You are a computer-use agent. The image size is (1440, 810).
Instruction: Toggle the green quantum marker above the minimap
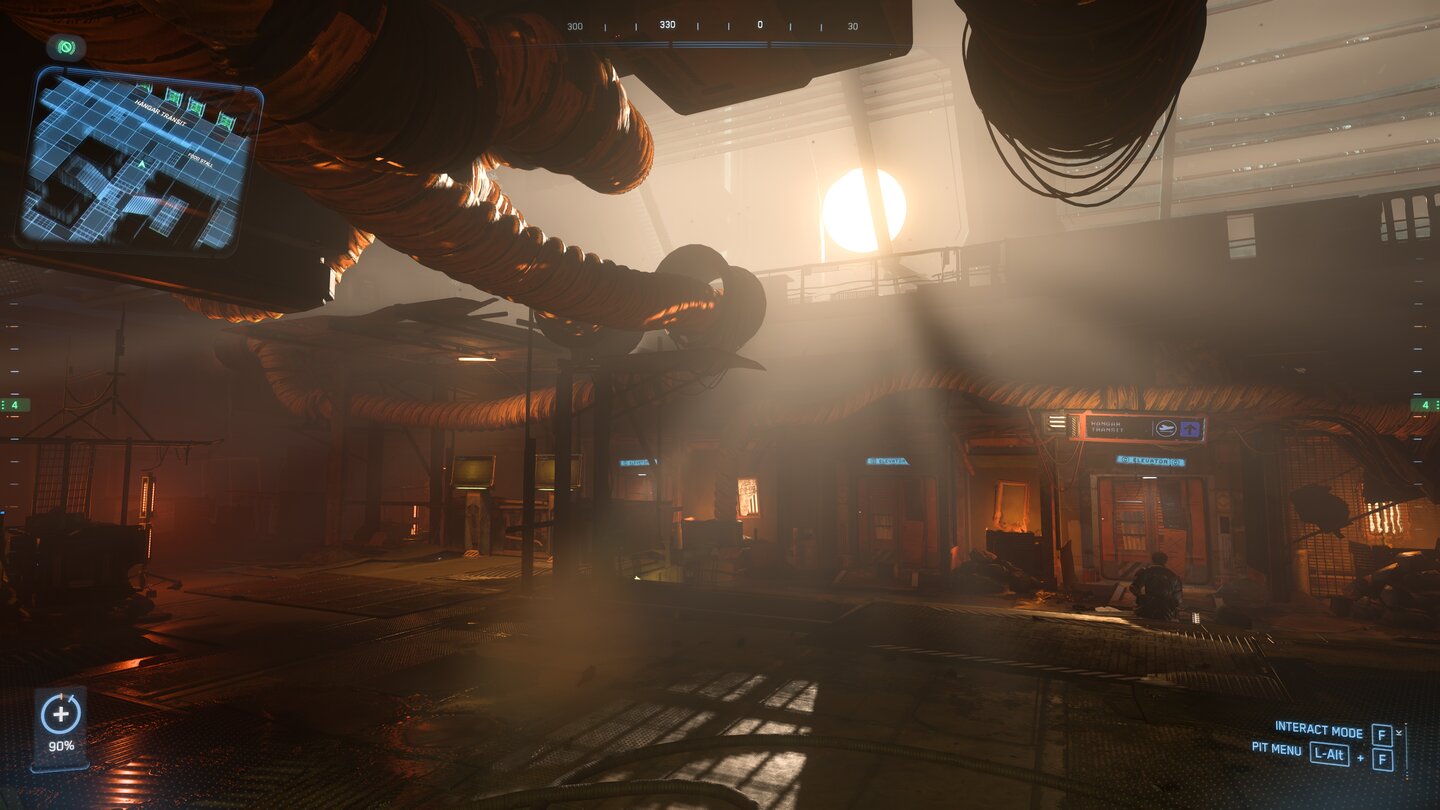point(65,47)
